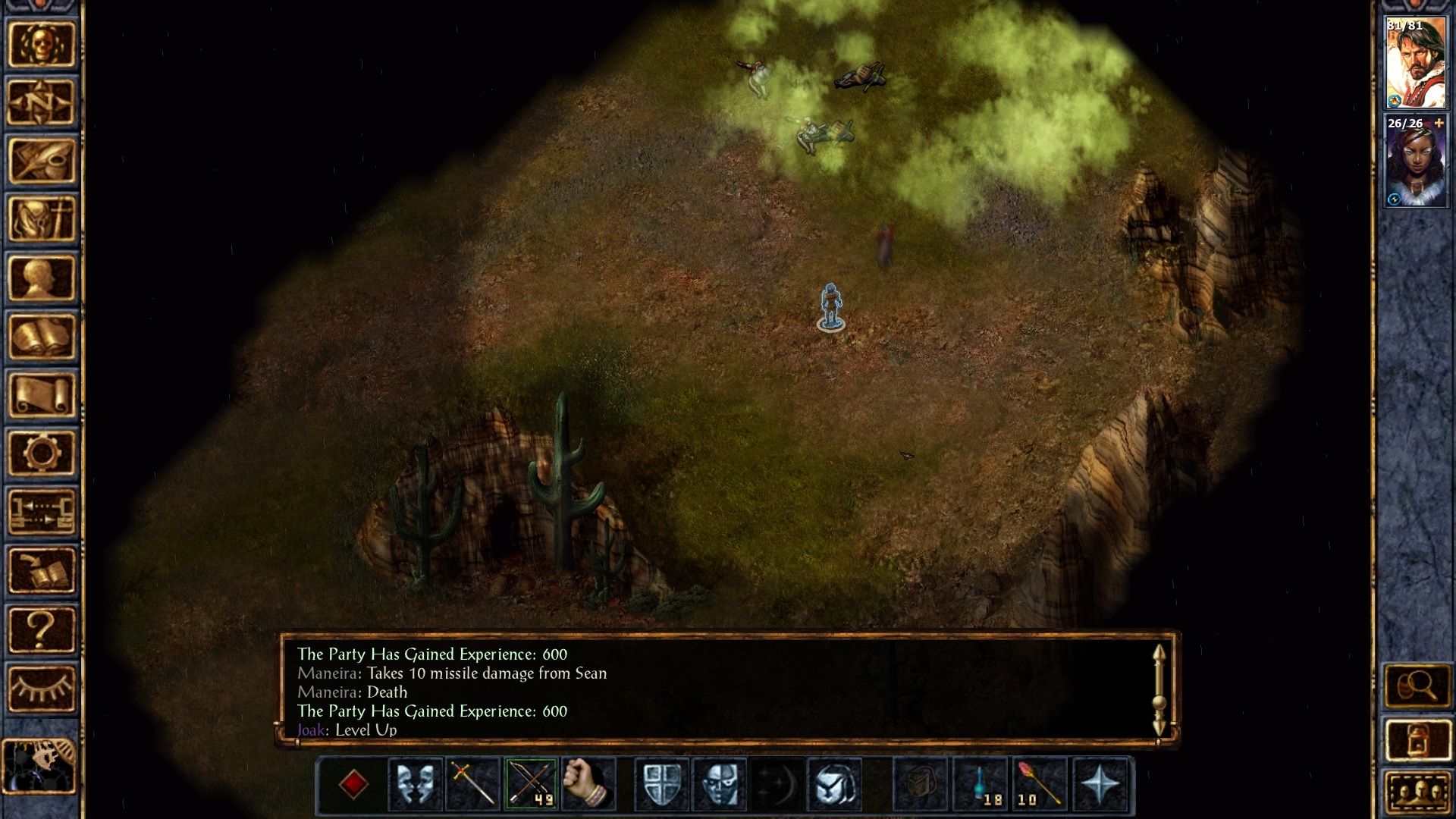Viewport: 1456px width, 819px height.
Task: Equip the sword quick weapon slot
Action: coord(472,783)
